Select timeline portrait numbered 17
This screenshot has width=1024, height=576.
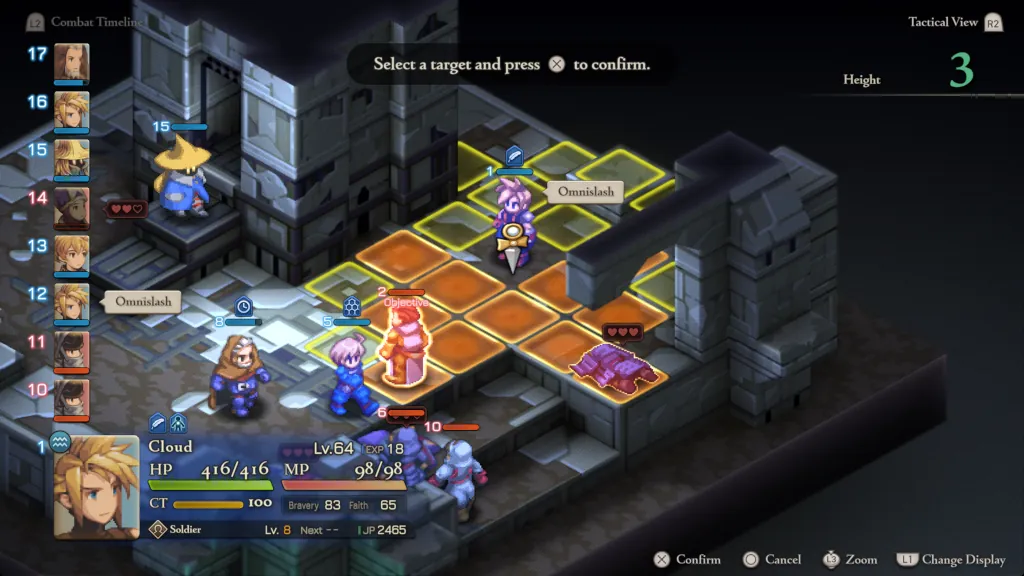[71, 62]
